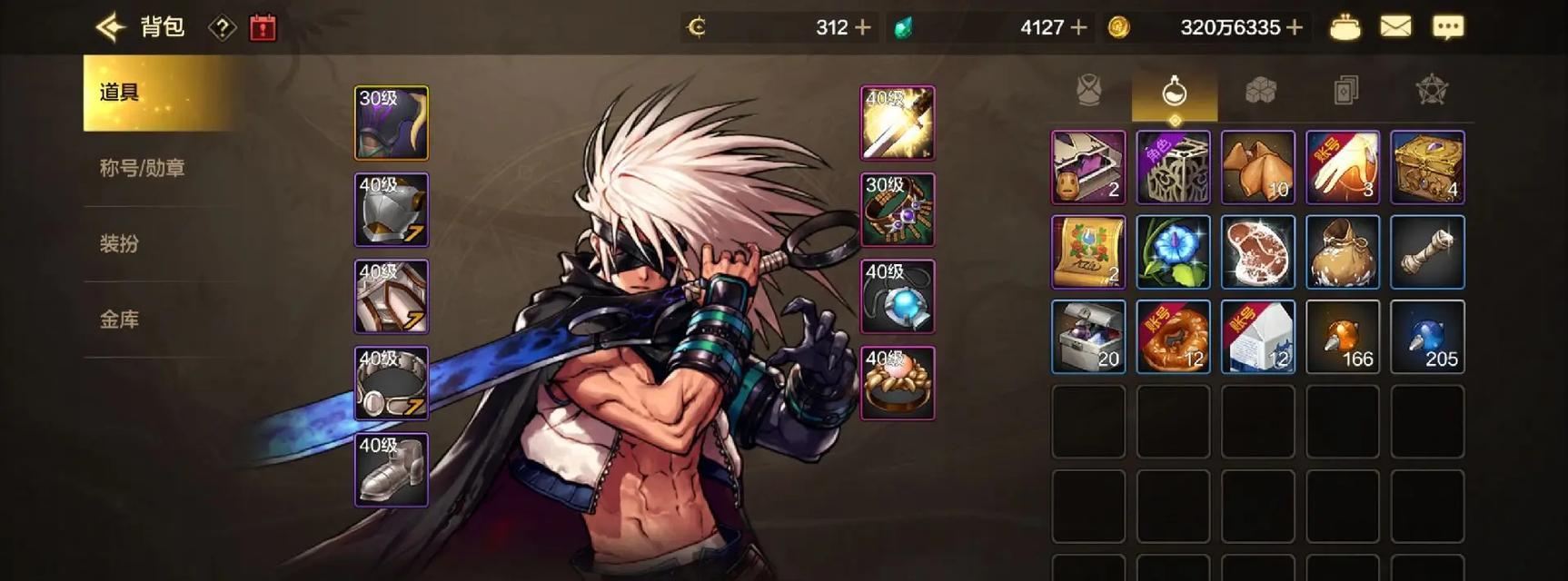
Task: Go back using the arrow beside 背包
Action: (111, 27)
